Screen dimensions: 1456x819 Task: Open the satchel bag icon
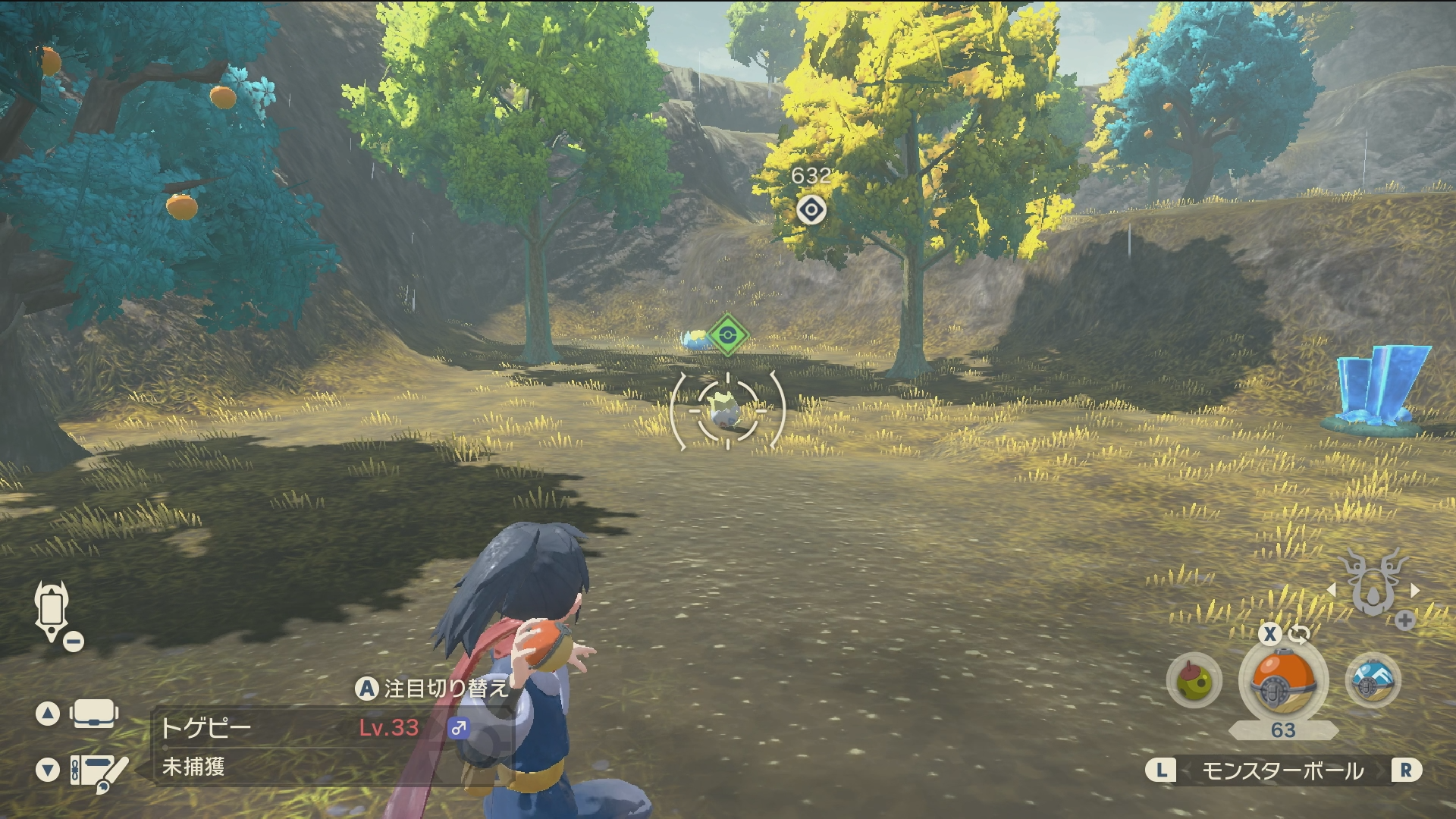pos(93,714)
